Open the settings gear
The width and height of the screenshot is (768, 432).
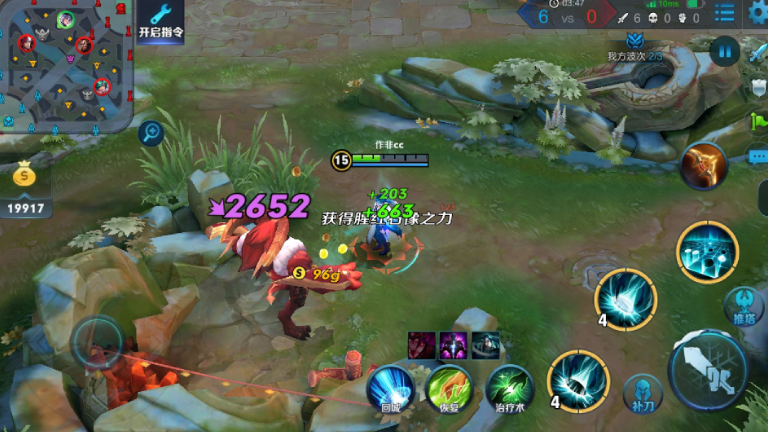pyautogui.click(x=757, y=13)
